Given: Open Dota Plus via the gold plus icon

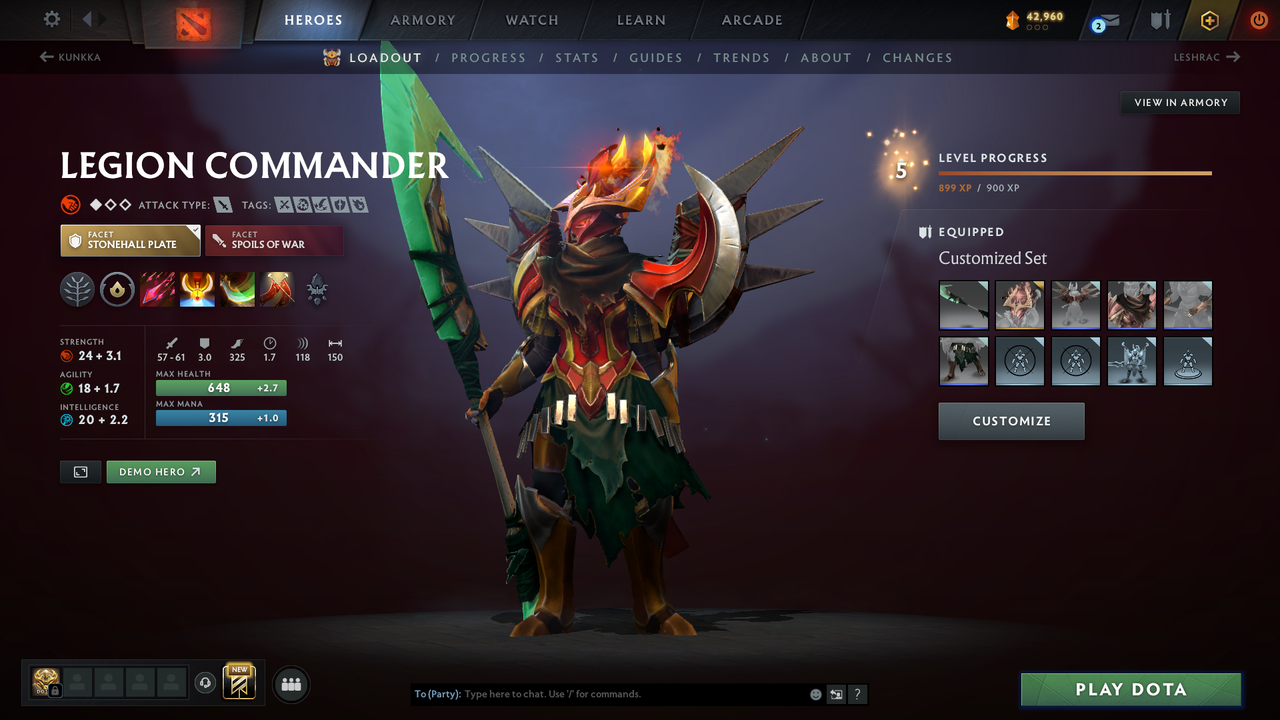Looking at the screenshot, I should 1209,19.
